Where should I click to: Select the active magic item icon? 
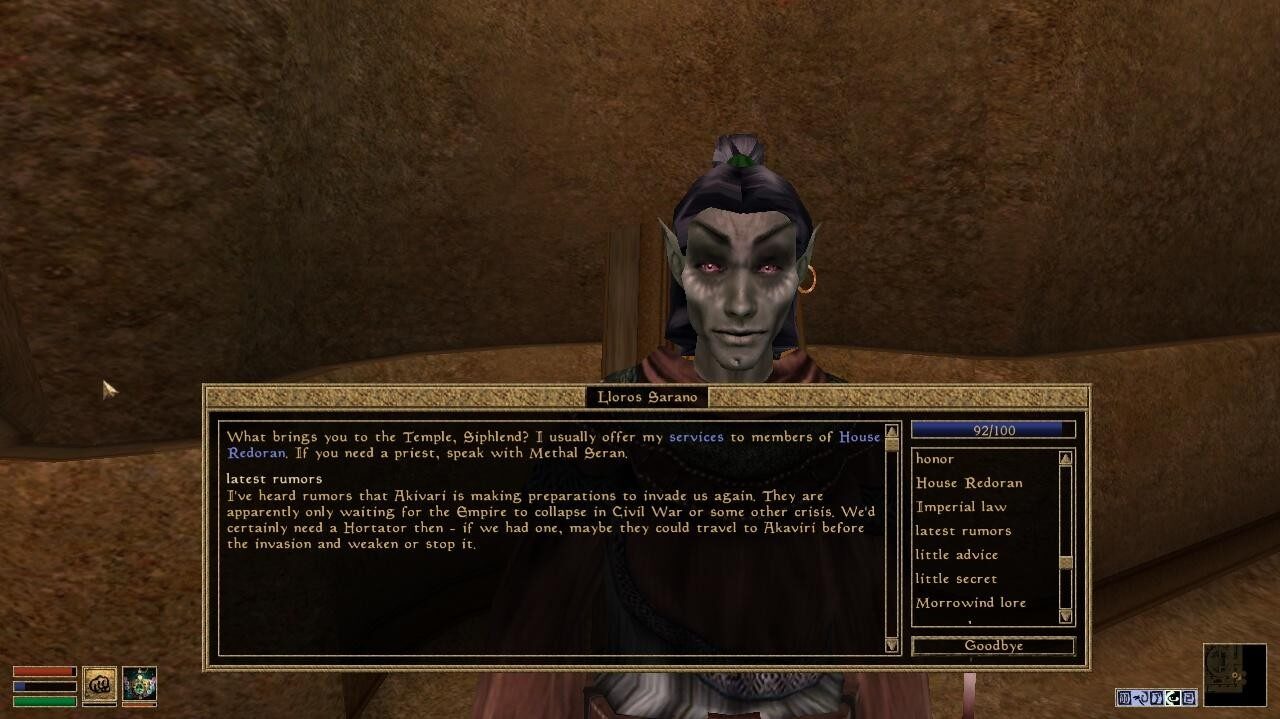click(x=139, y=685)
